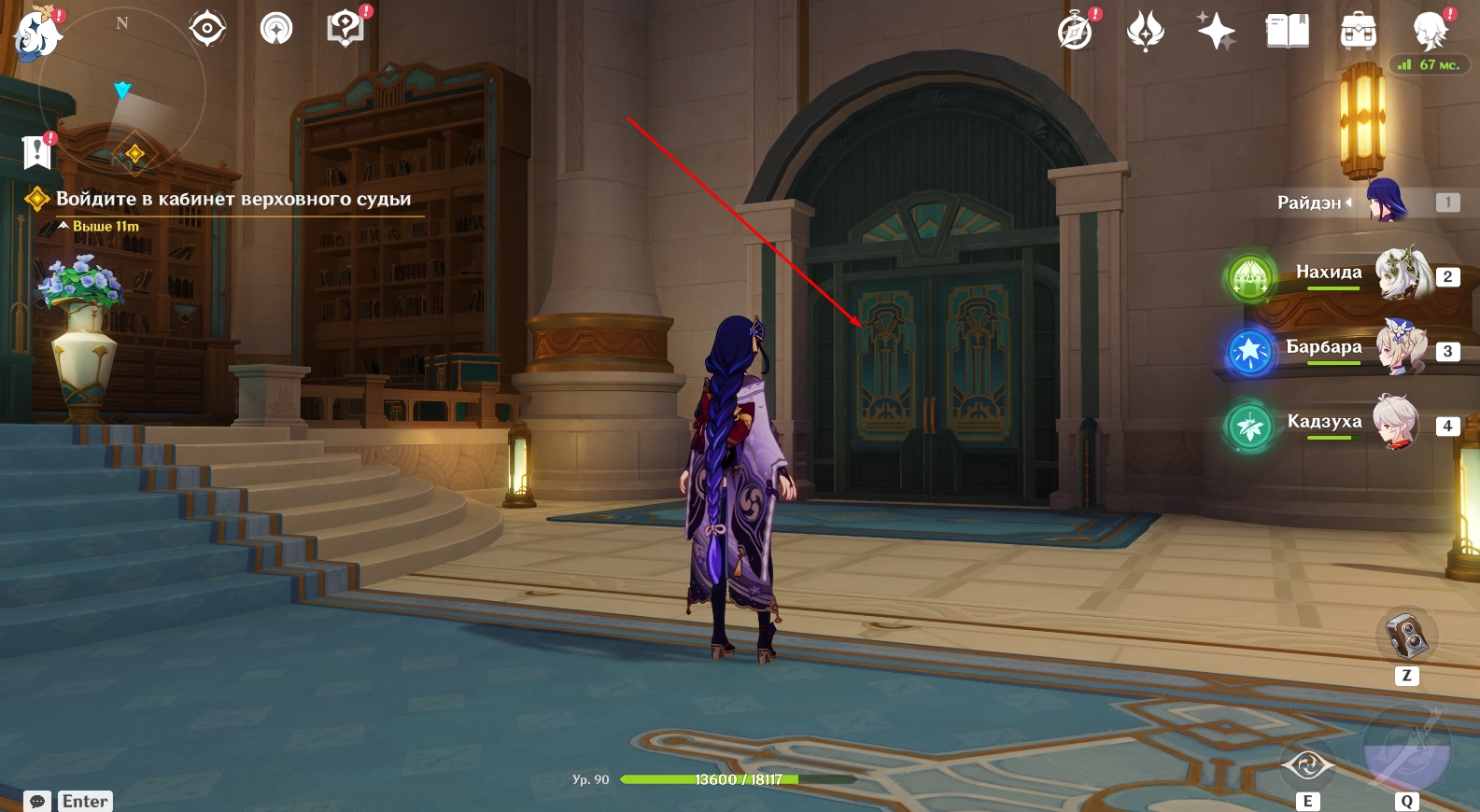Open the character screen icon

1430,31
